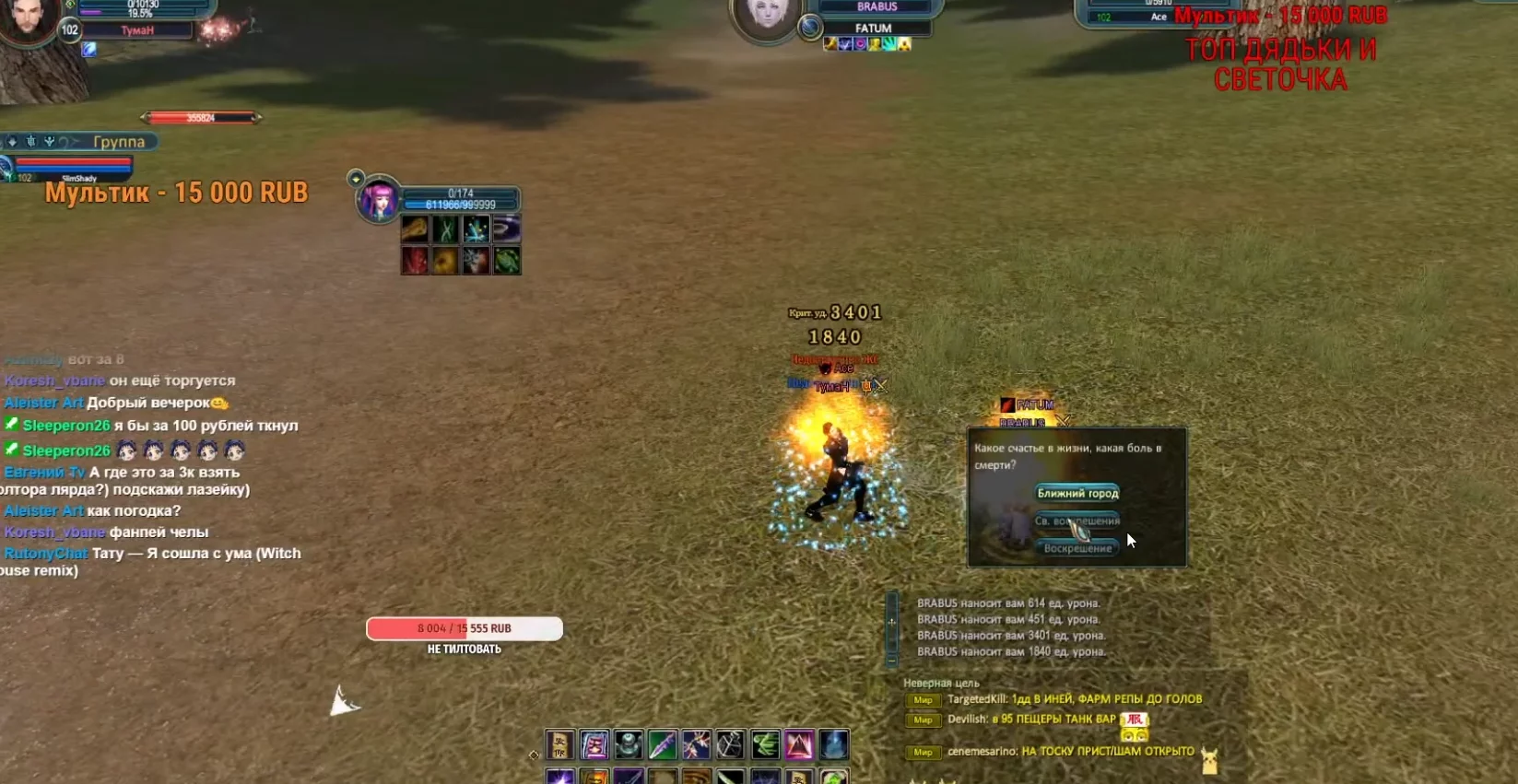Click the Св. воскрешения button
This screenshot has height=784, width=1518.
[x=1077, y=521]
